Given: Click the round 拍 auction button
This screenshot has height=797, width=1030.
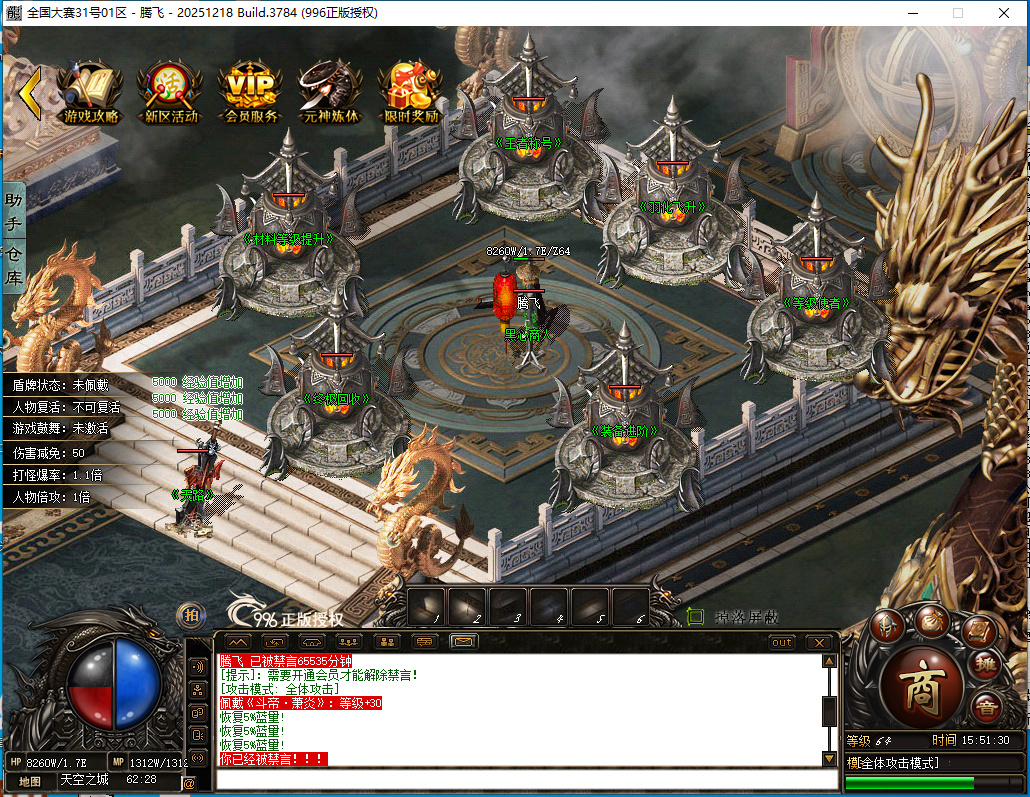Looking at the screenshot, I should coord(191,616).
